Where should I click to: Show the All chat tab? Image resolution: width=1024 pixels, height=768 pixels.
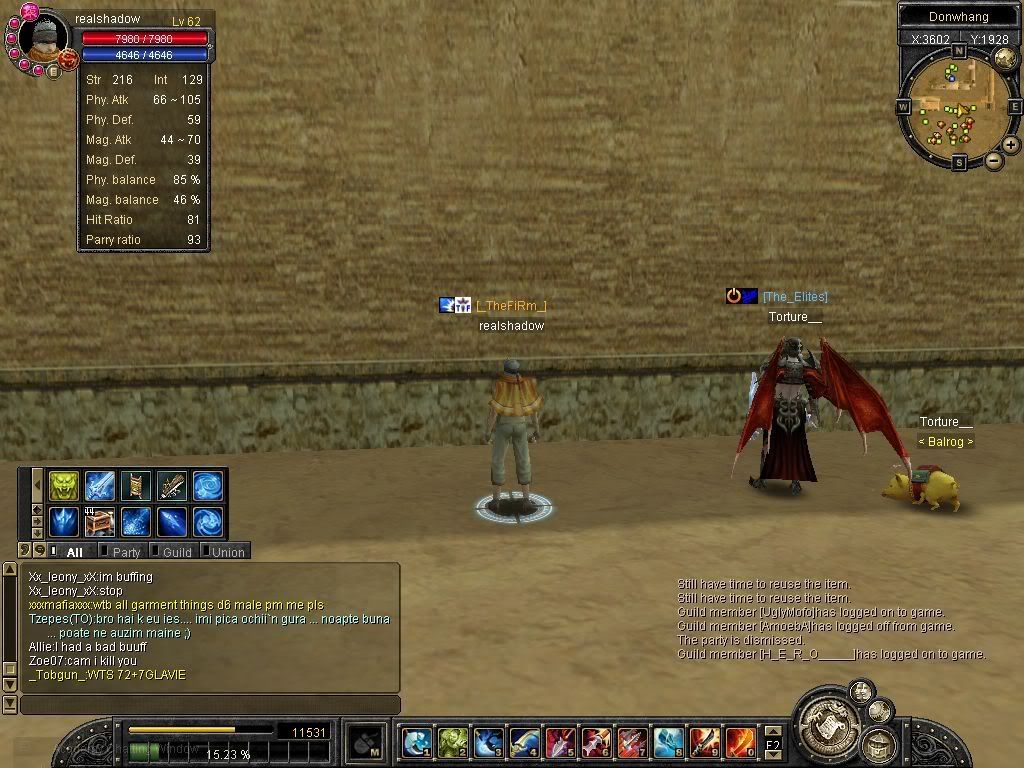coord(73,551)
